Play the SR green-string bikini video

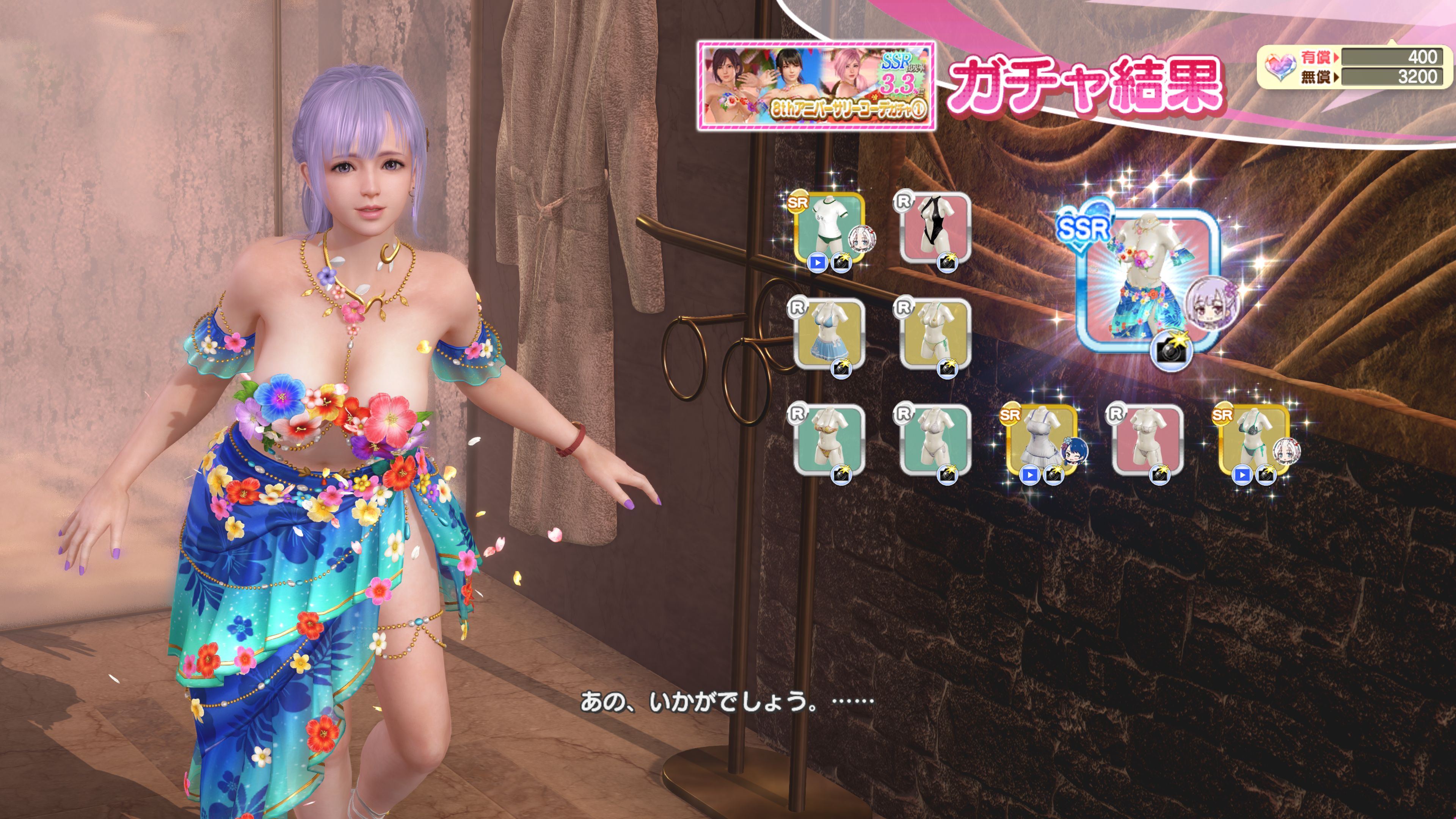(1241, 475)
